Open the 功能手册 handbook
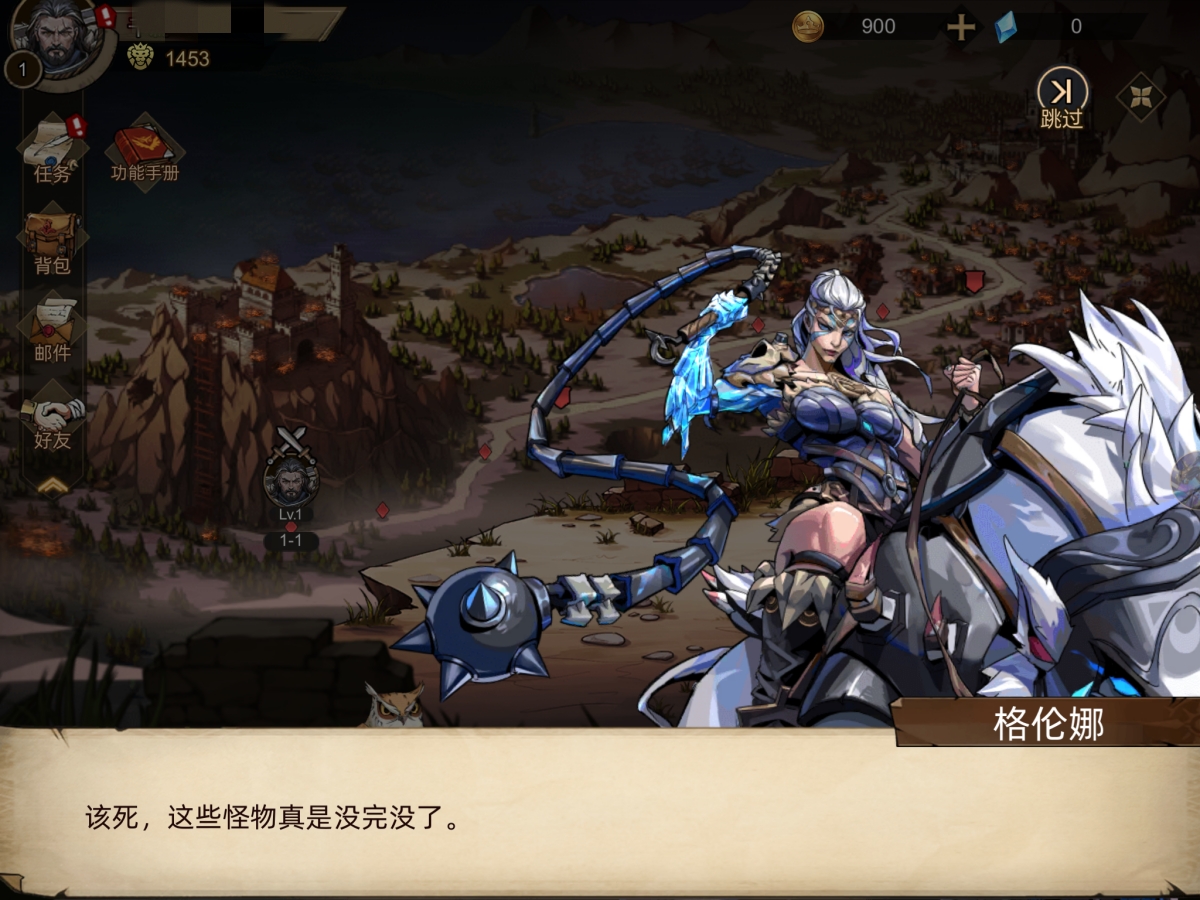Image resolution: width=1200 pixels, height=900 pixels. coord(145,152)
